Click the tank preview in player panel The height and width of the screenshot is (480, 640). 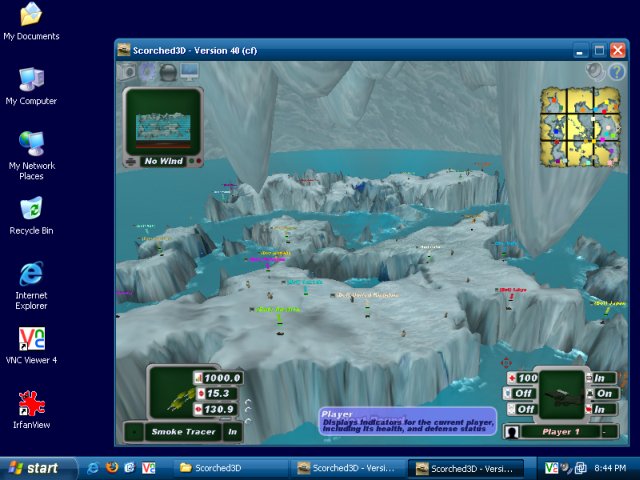564,393
